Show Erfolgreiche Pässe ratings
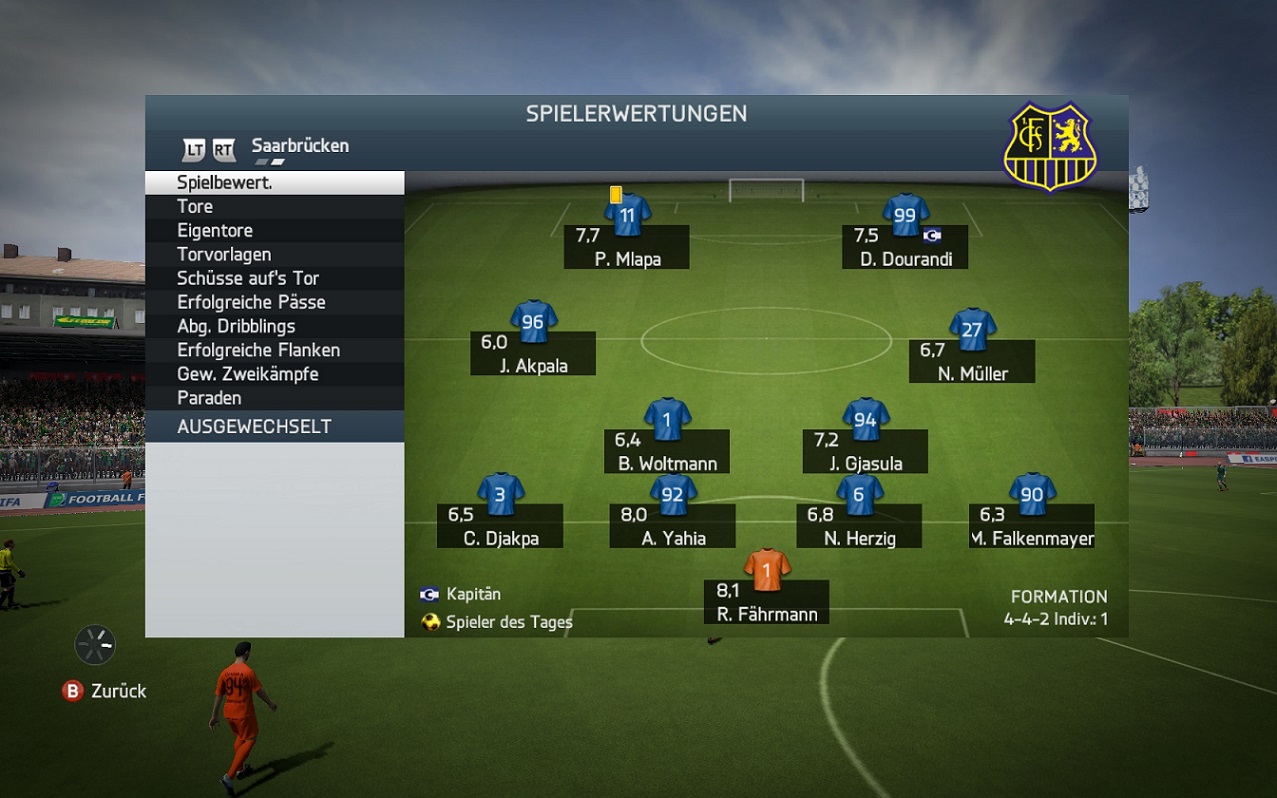Viewport: 1277px width, 798px height. [274, 303]
